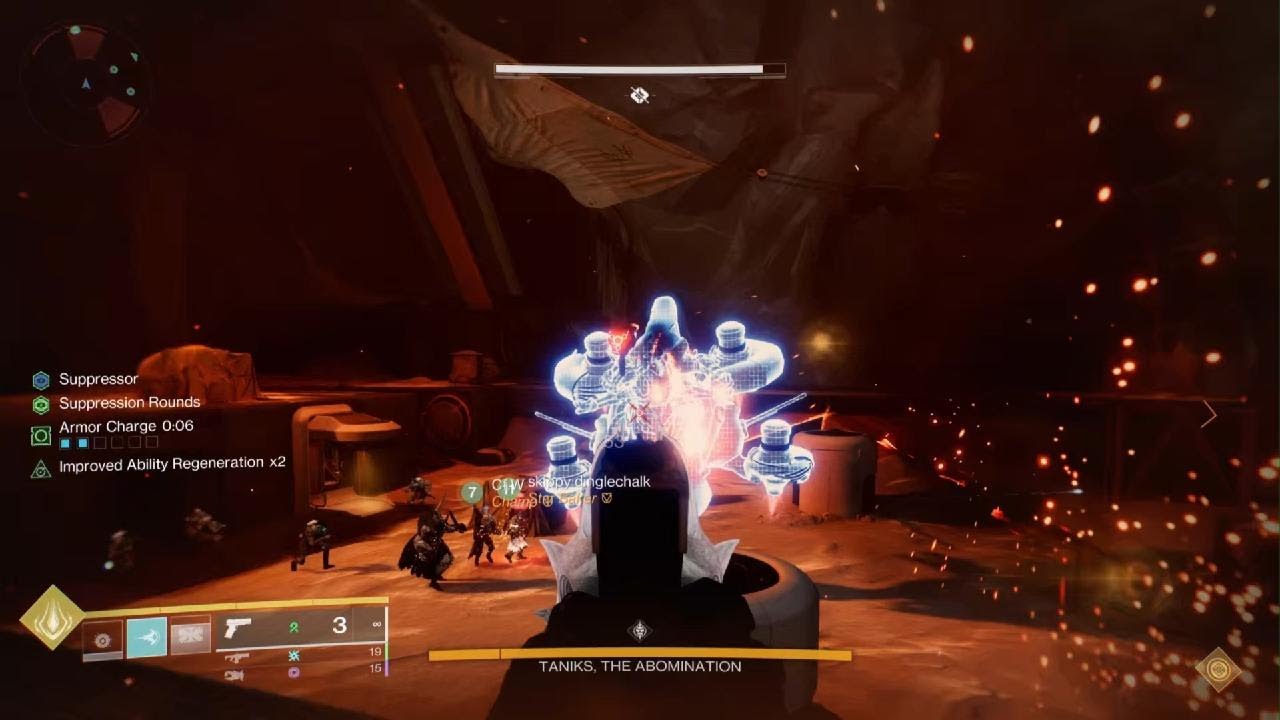Use the class ability icon

coord(190,637)
